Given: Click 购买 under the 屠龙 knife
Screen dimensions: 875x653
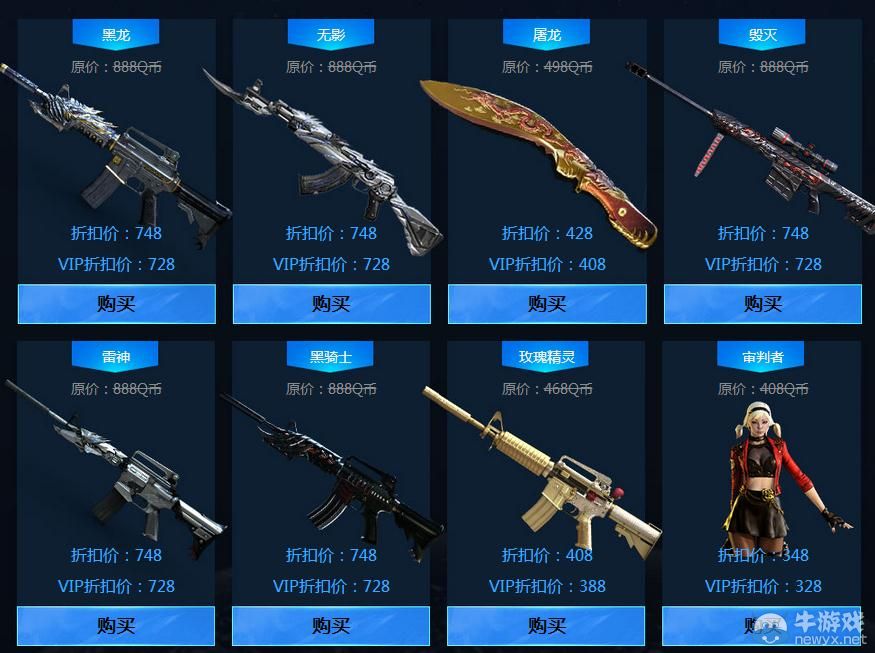Looking at the screenshot, I should pos(547,304).
